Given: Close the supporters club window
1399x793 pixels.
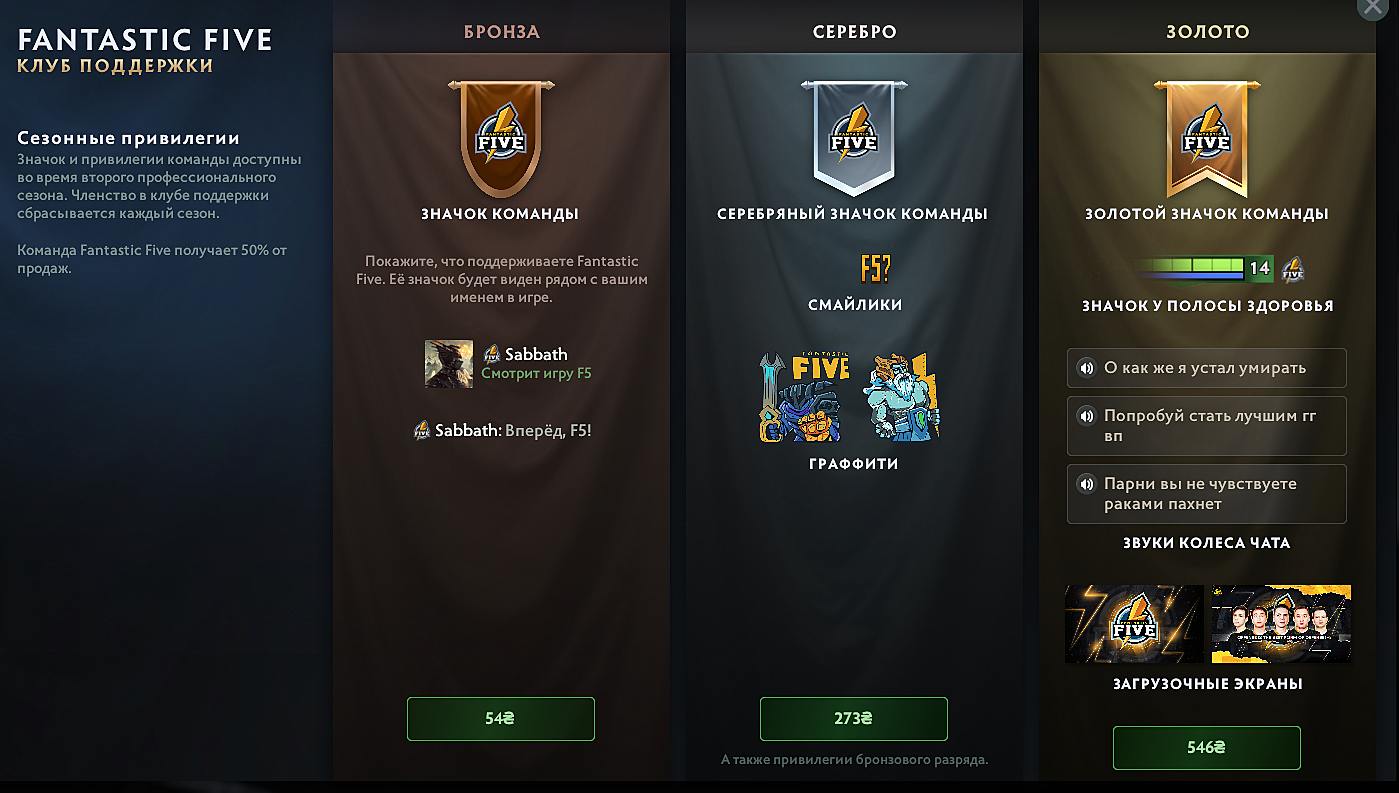Looking at the screenshot, I should pyautogui.click(x=1384, y=9).
